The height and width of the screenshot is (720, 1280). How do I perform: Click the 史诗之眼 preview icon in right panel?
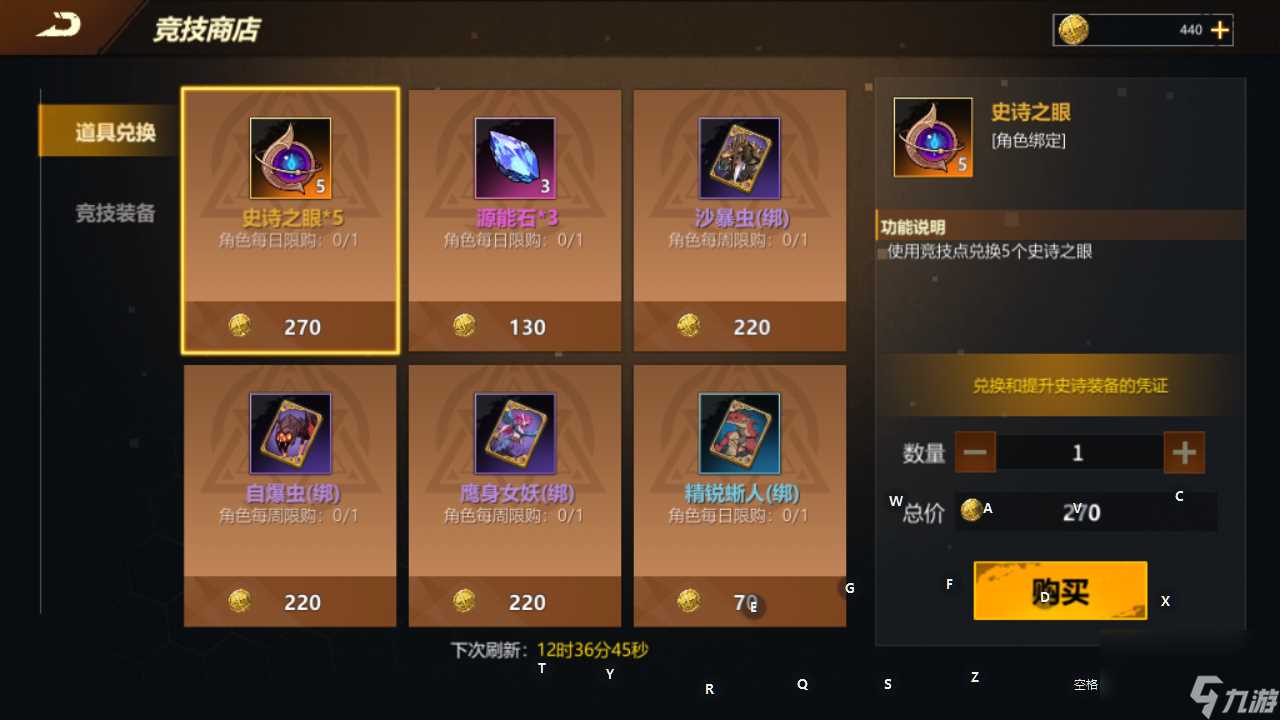931,136
